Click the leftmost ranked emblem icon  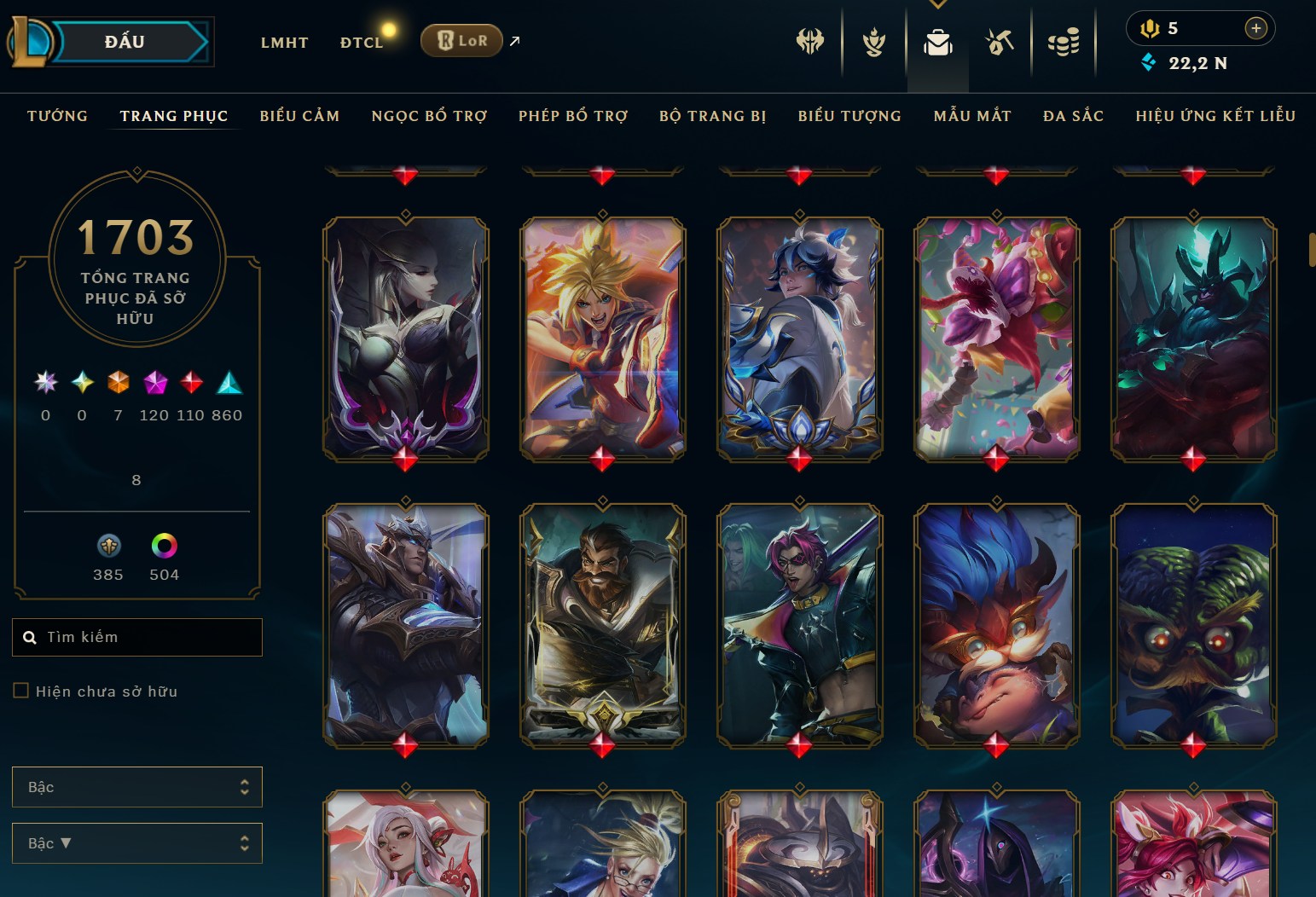pos(809,41)
